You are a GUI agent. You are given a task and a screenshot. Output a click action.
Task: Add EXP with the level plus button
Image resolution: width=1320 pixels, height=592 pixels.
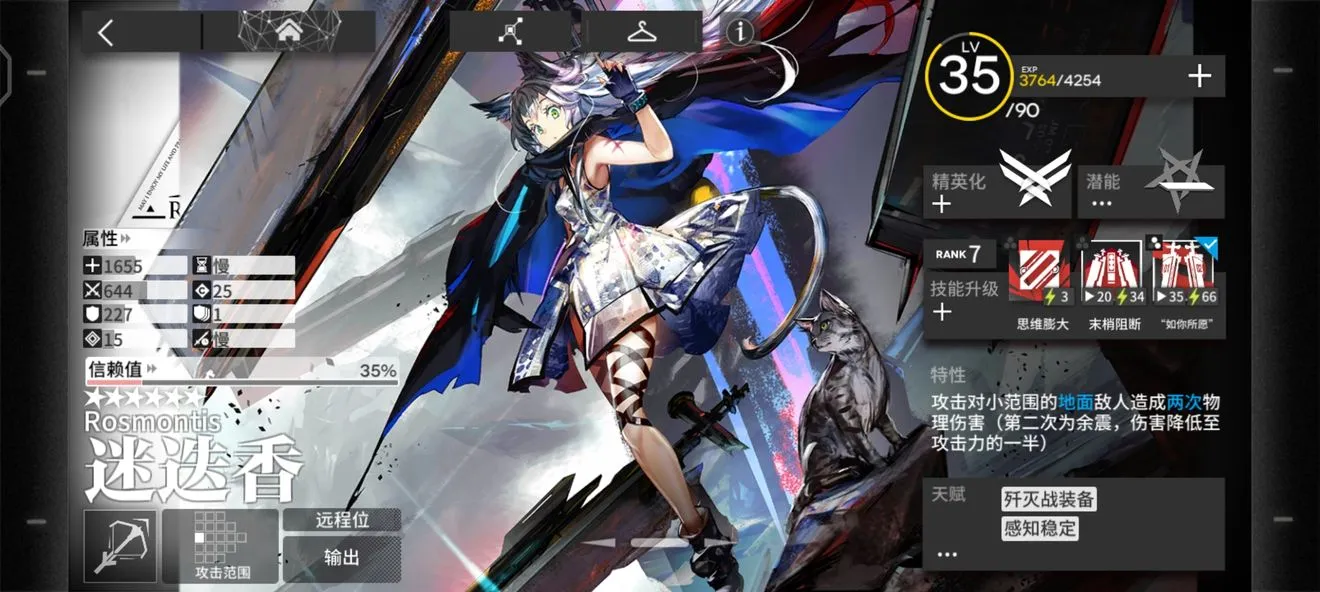coord(1199,77)
